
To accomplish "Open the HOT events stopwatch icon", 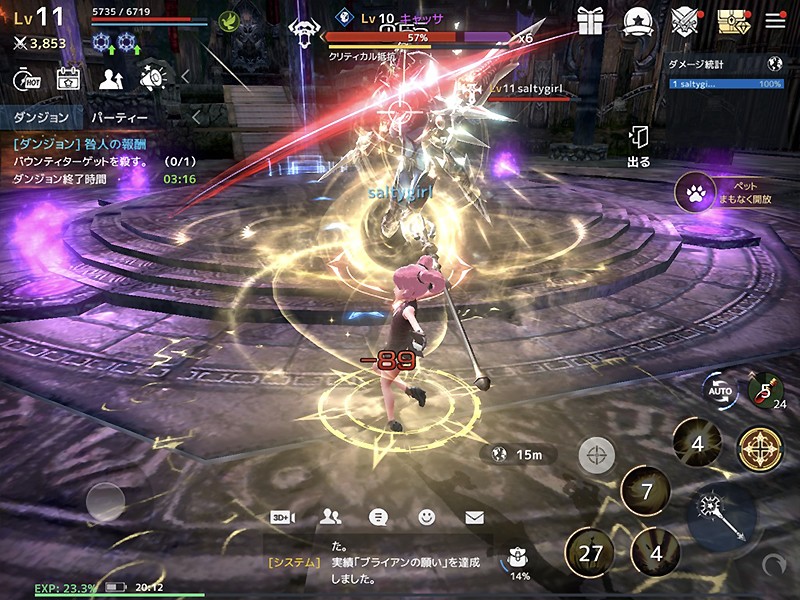I will click(x=25, y=78).
